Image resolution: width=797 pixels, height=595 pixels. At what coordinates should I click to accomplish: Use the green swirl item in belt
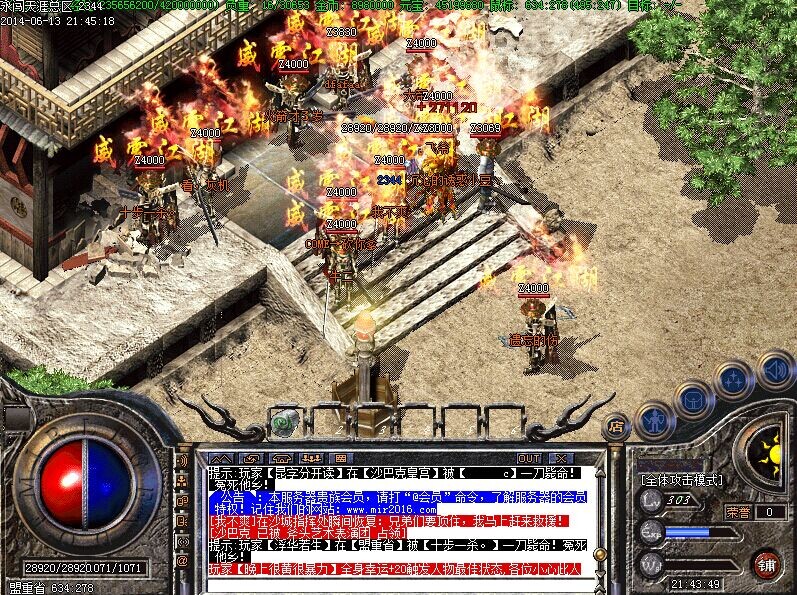[x=284, y=424]
